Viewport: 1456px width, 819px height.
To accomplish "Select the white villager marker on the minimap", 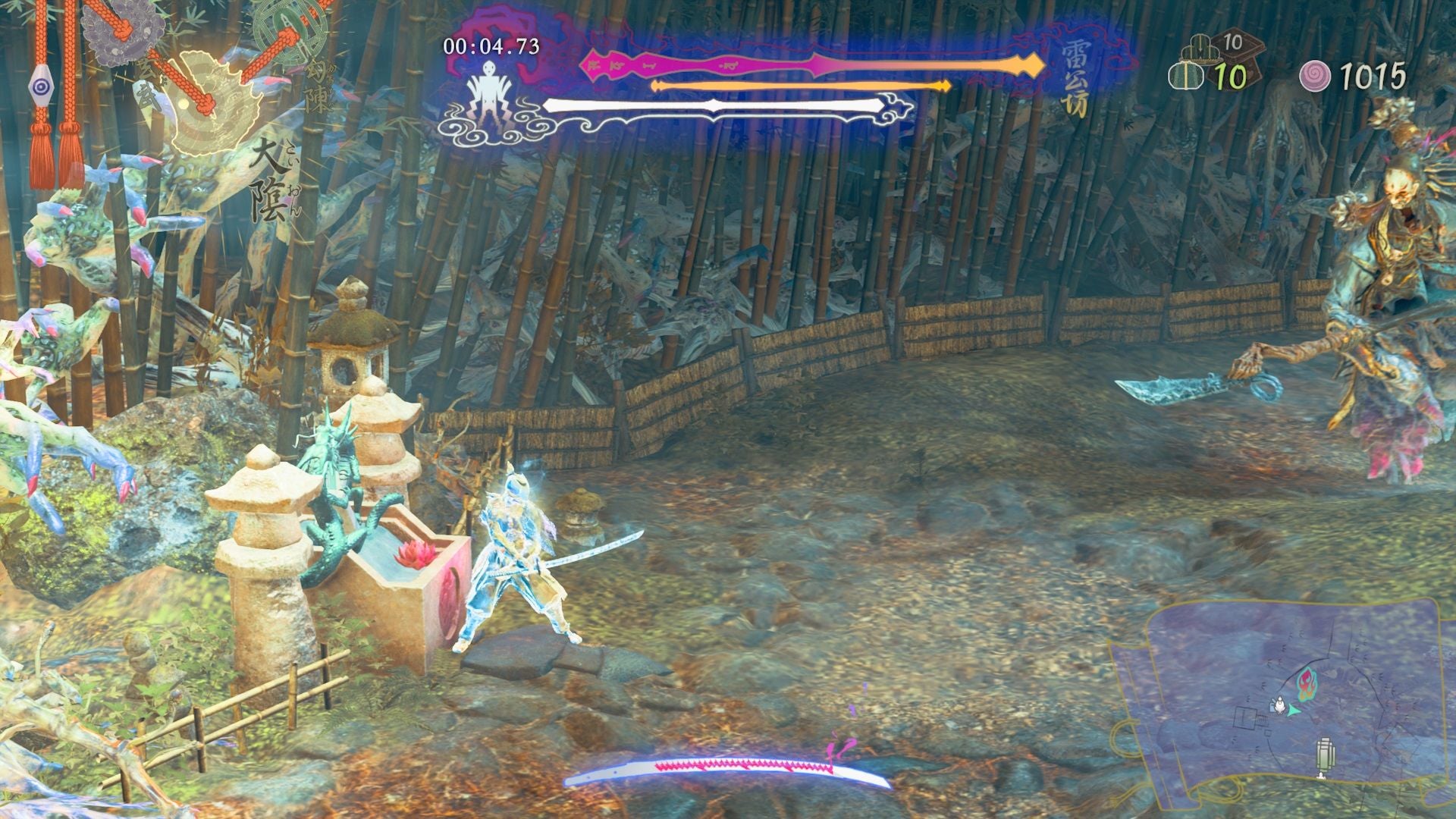I will pos(1280,705).
